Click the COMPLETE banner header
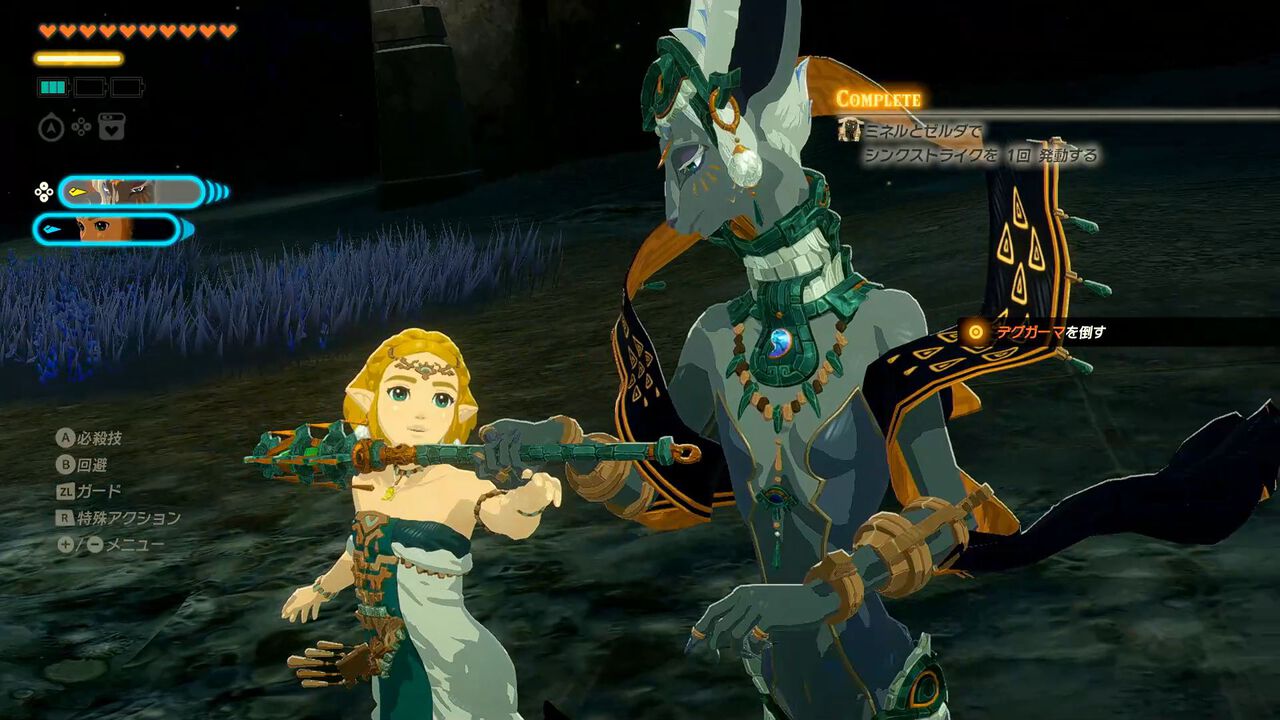 pyautogui.click(x=878, y=97)
